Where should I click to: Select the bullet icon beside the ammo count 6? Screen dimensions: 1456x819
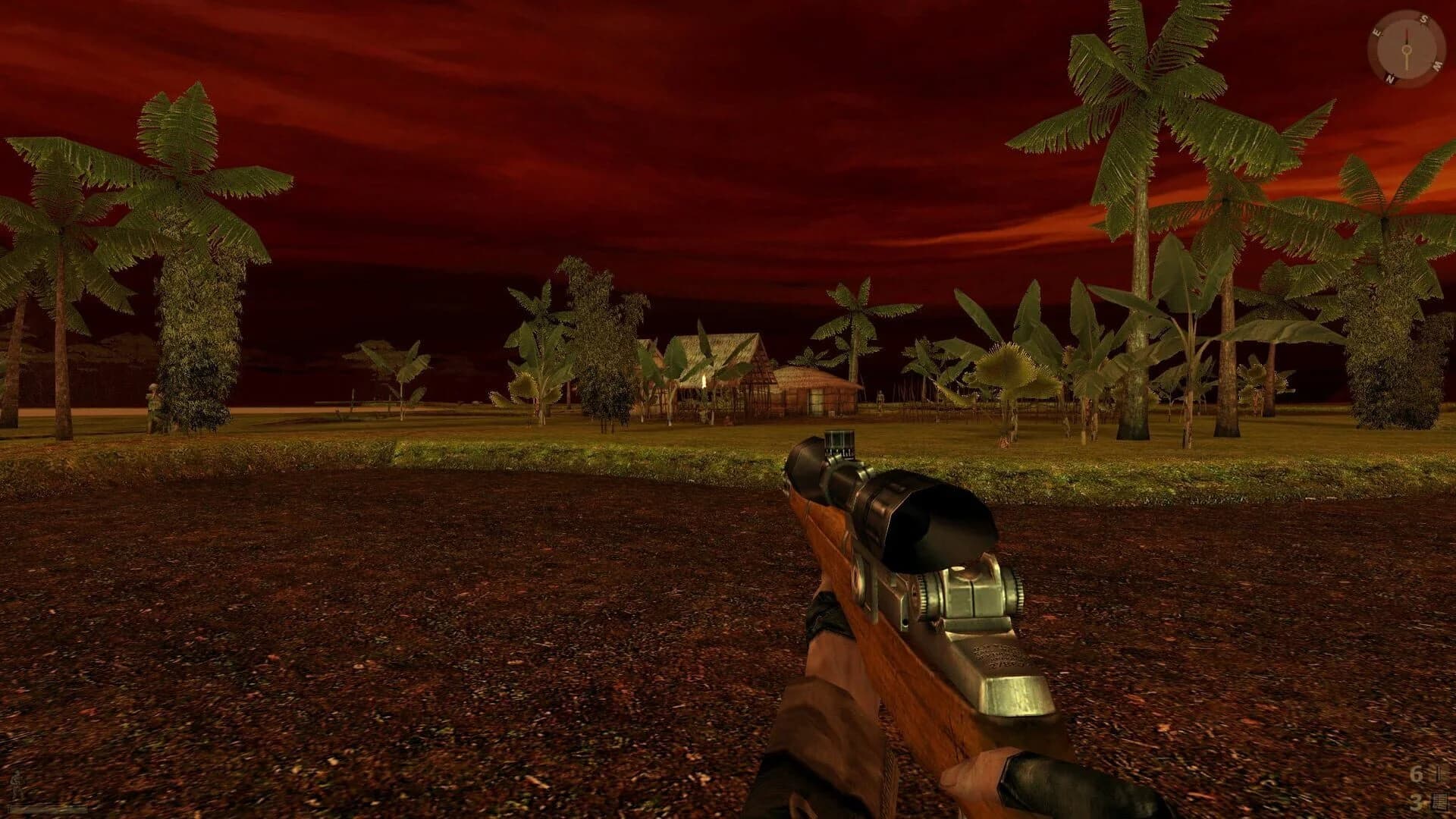(1439, 773)
